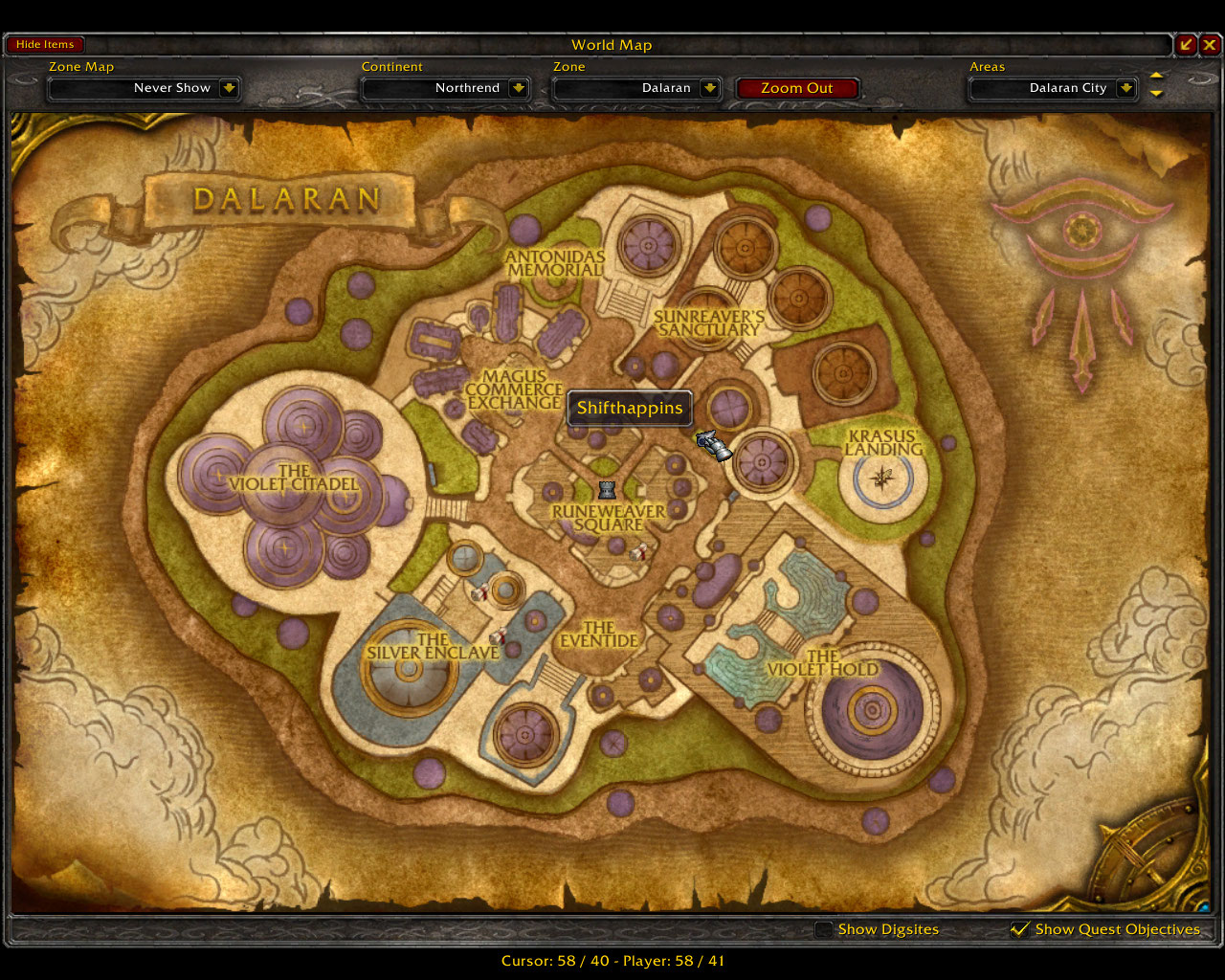Viewport: 1225px width, 980px height.
Task: Click the quest scroll icon south of Runeweaver Square
Action: 639,548
